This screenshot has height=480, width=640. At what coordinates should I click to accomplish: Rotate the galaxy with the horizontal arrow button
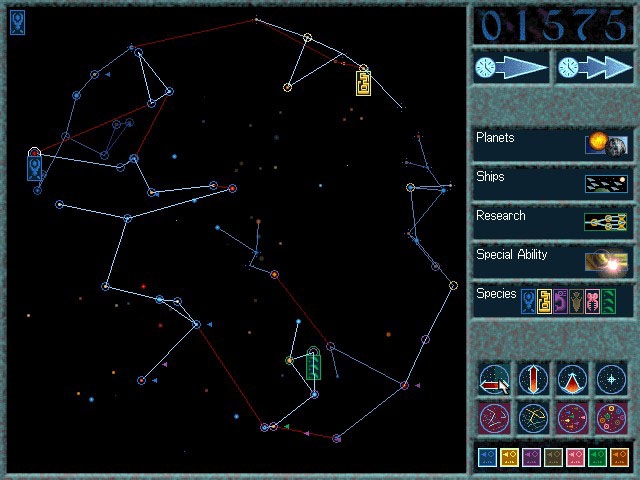tap(495, 379)
